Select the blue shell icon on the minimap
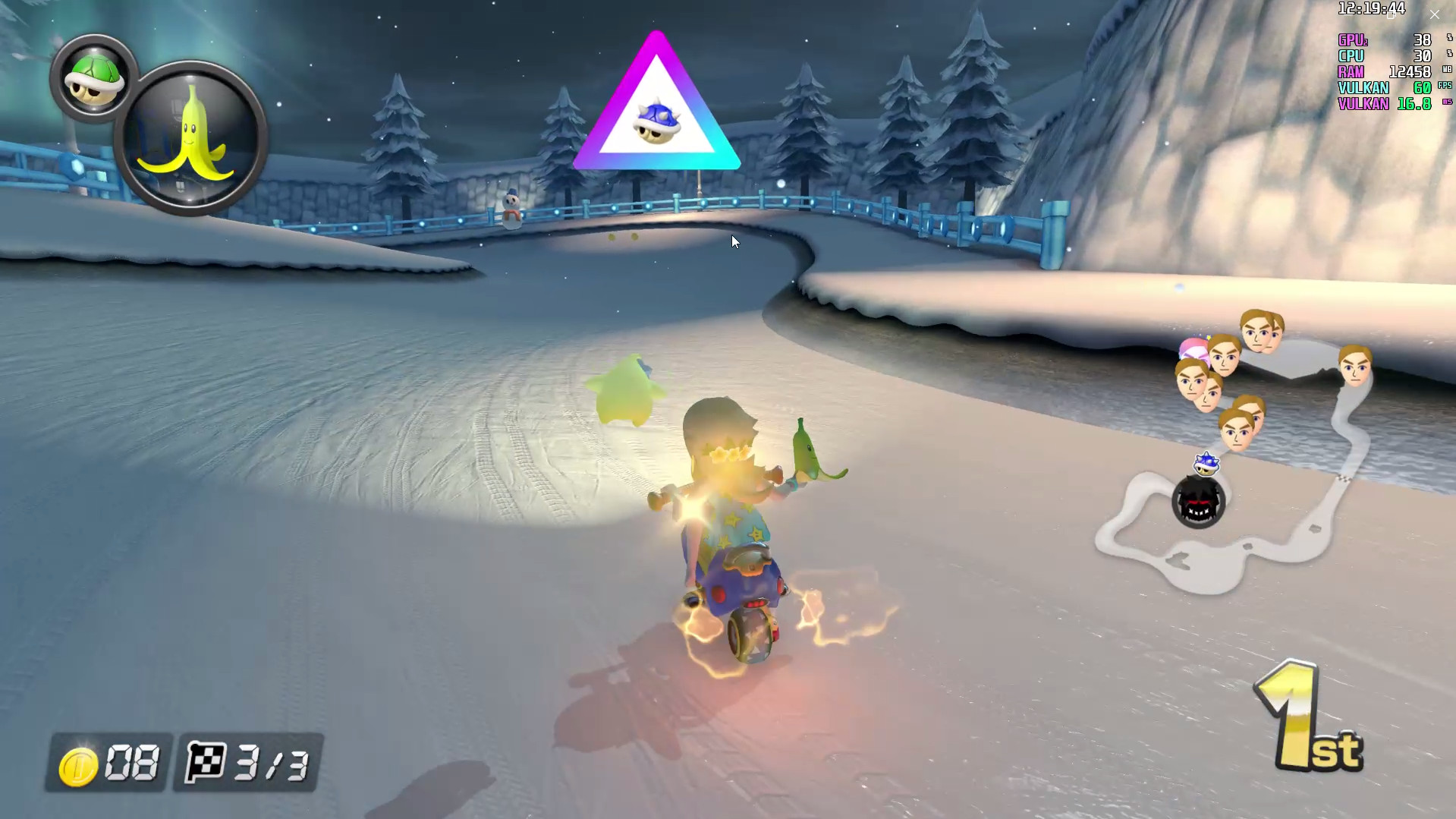Image resolution: width=1456 pixels, height=819 pixels. [x=1205, y=462]
